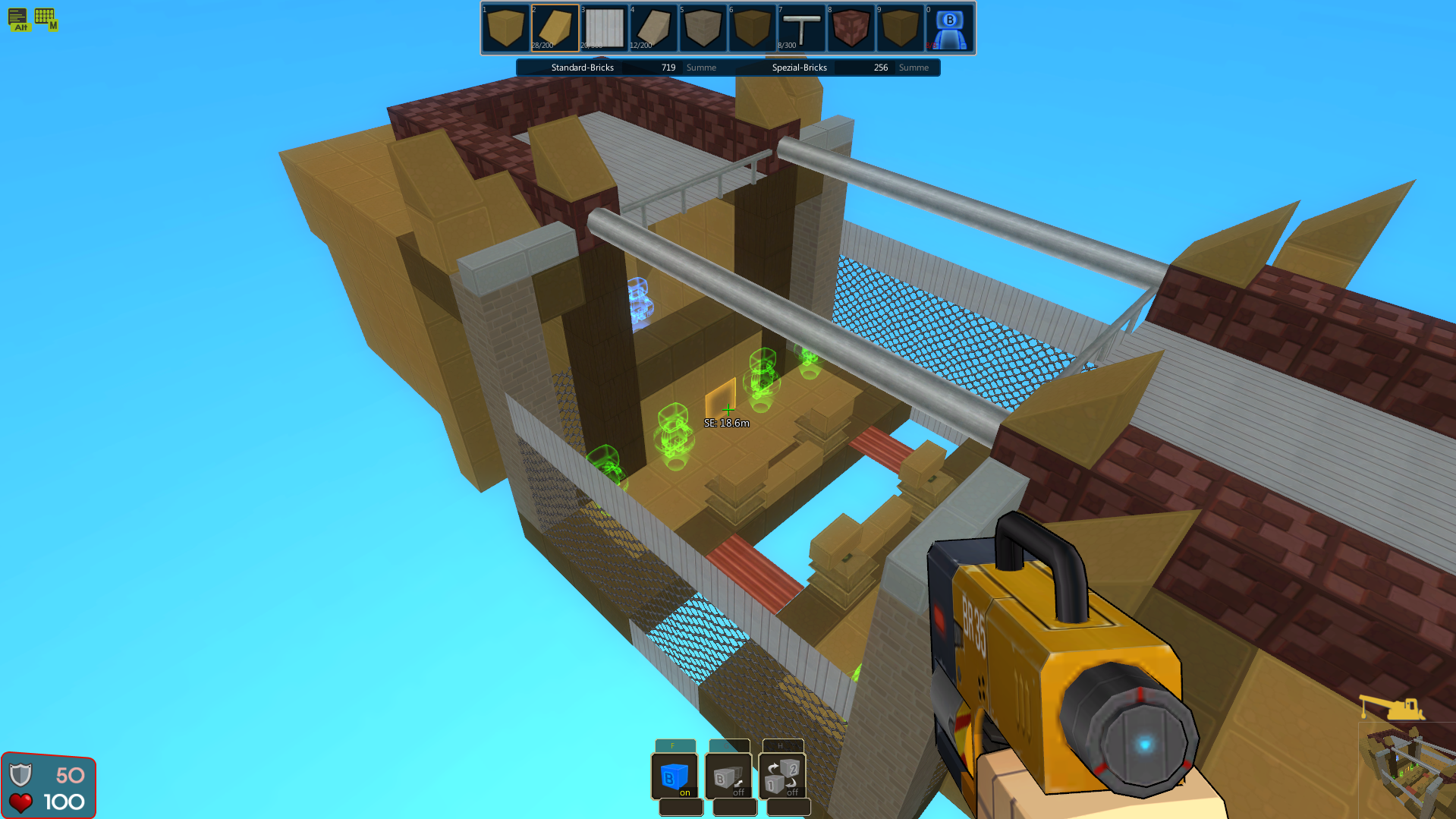Image resolution: width=1456 pixels, height=819 pixels.
Task: Choose the dark brown cube in slot 6
Action: pyautogui.click(x=752, y=28)
